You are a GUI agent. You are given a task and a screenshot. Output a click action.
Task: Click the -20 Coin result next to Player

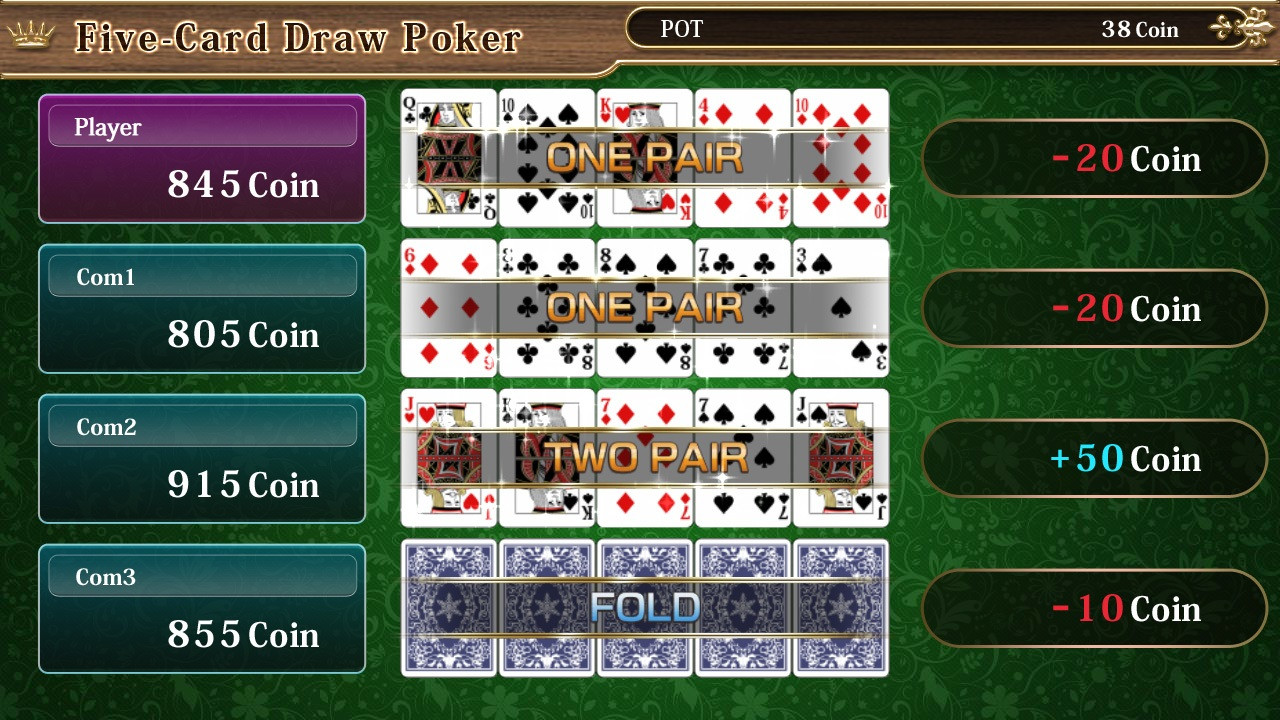tap(1094, 158)
